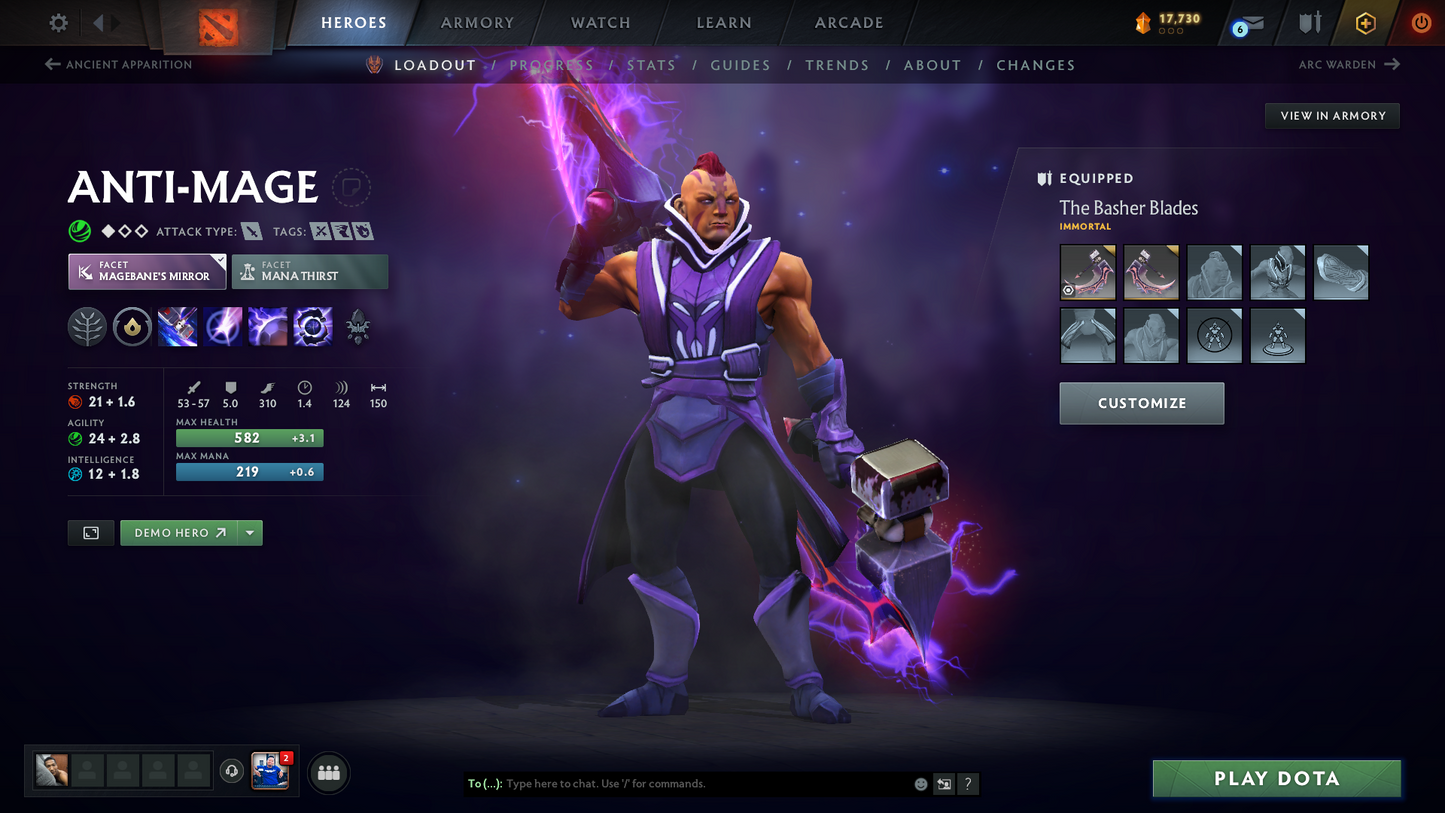Switch to the STATS tab
This screenshot has width=1445, height=813.
click(651, 65)
